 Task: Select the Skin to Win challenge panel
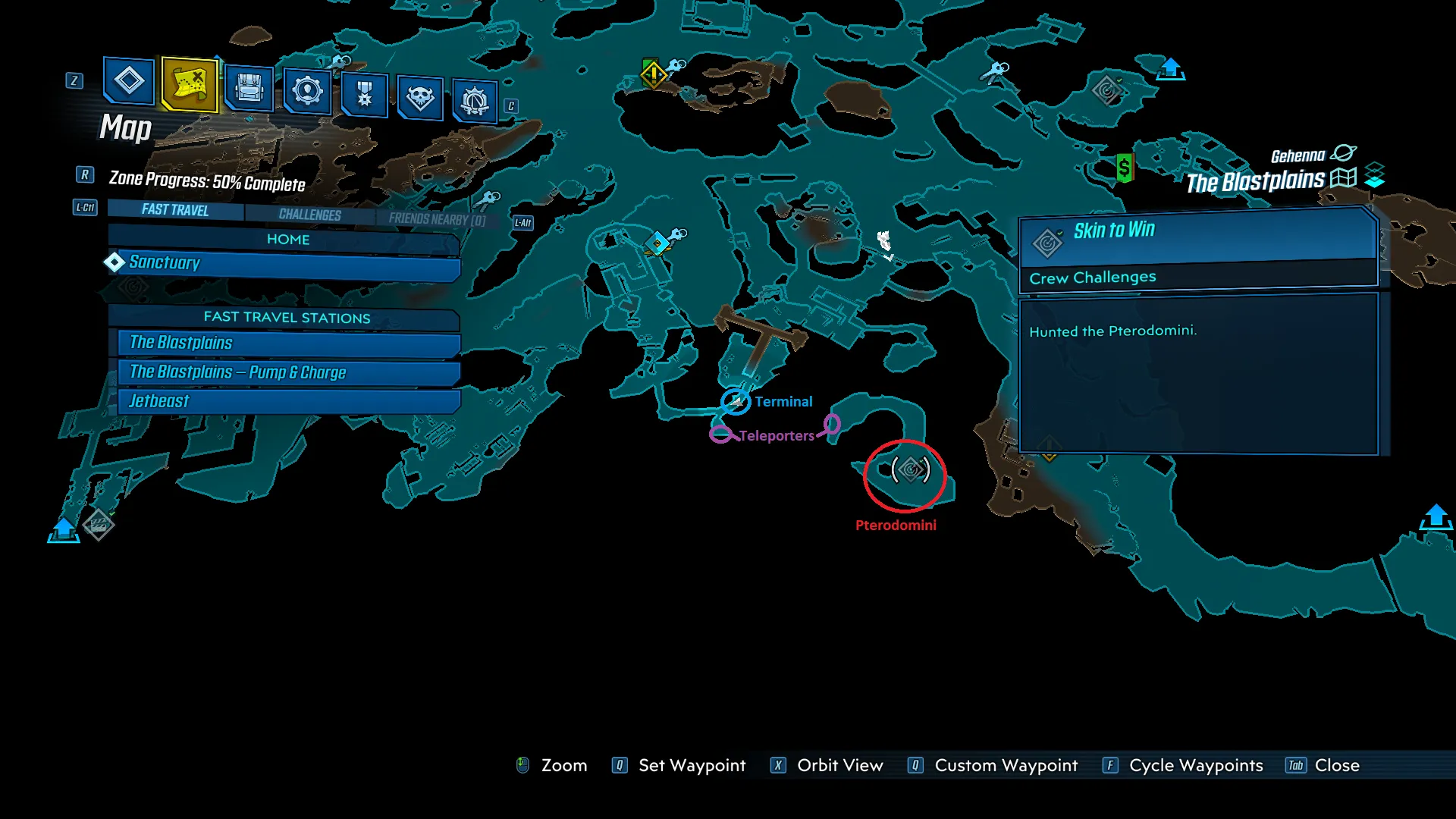1198,252
